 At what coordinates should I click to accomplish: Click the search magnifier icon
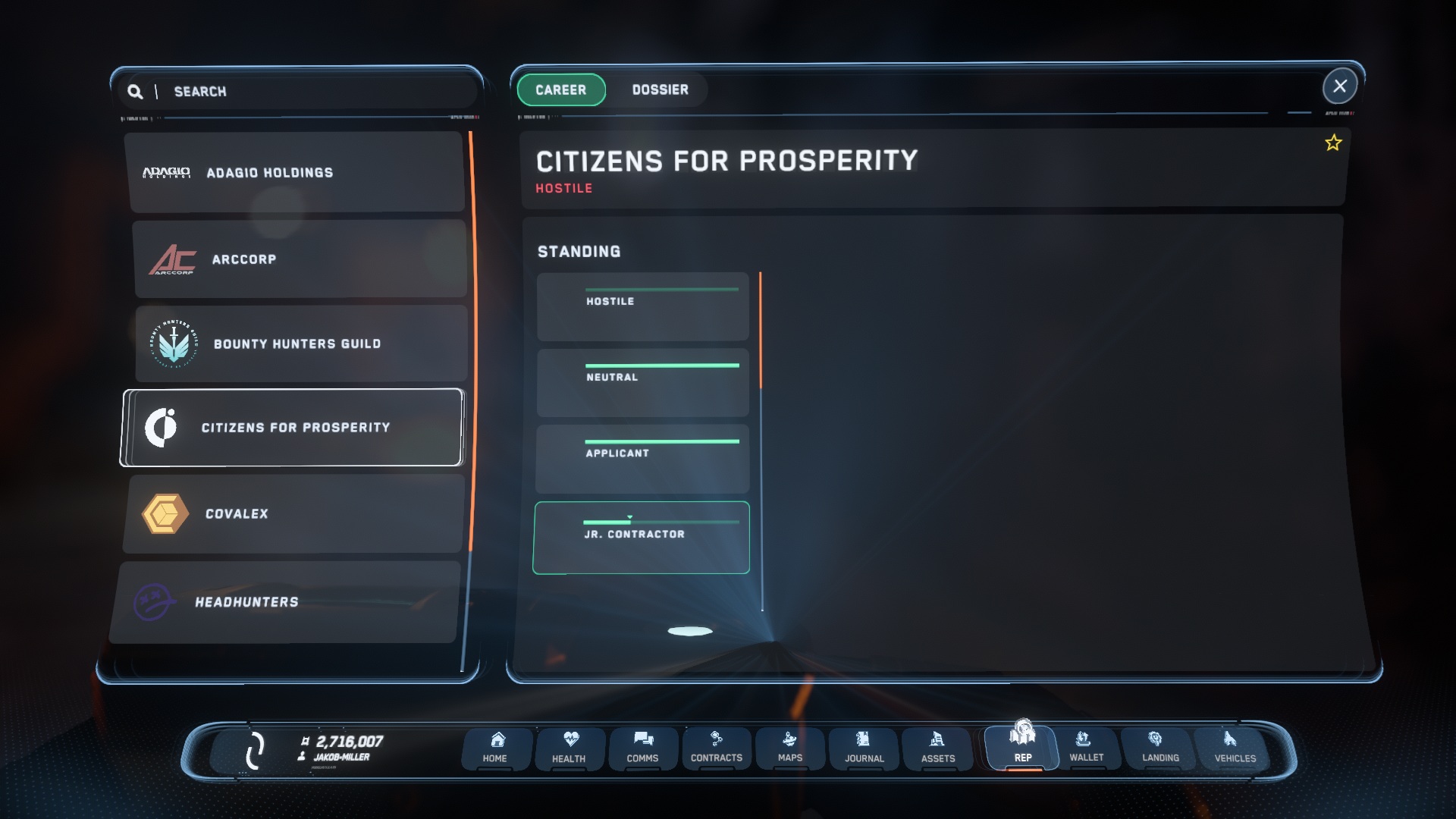[x=136, y=91]
